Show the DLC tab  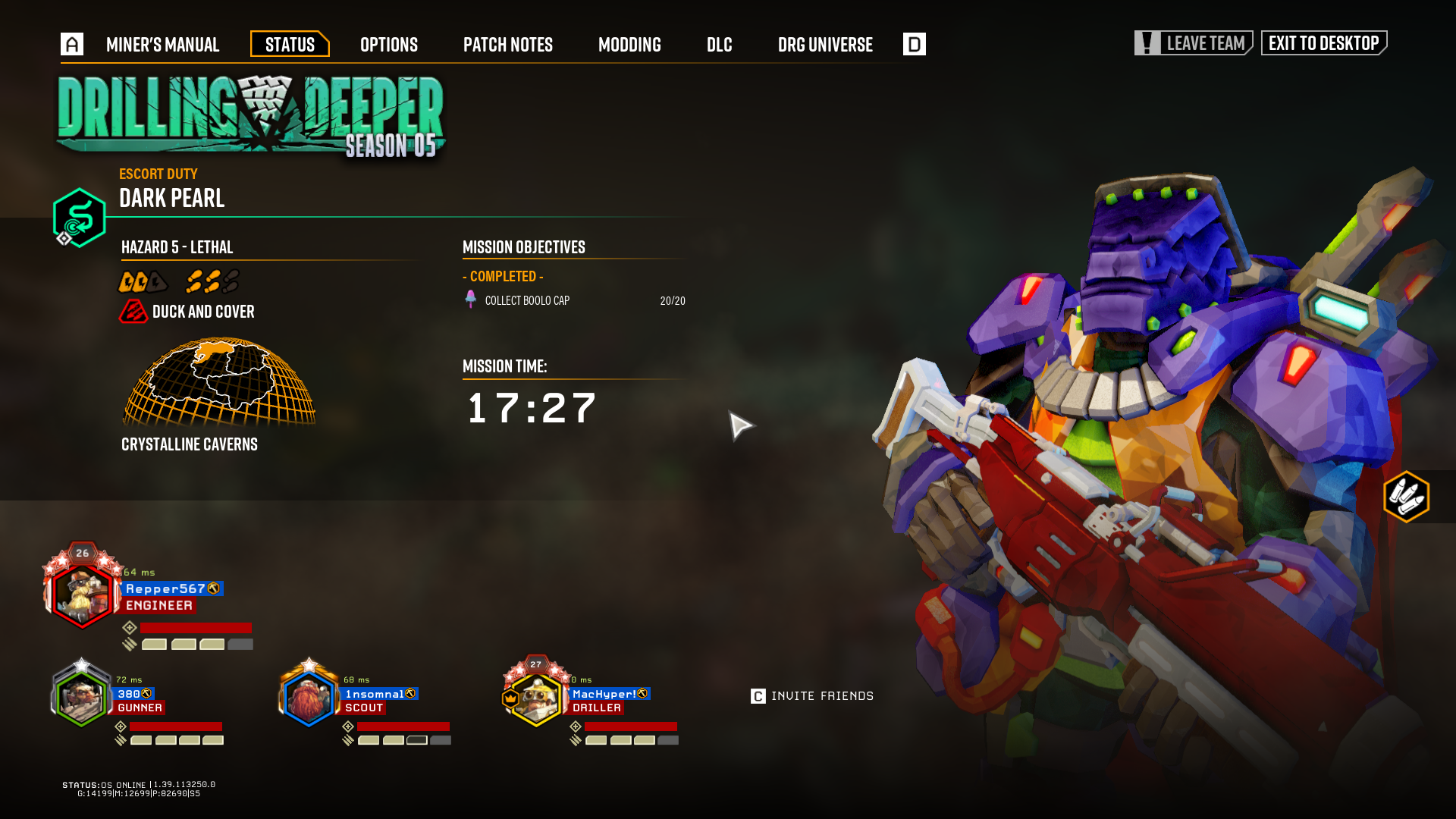click(x=719, y=45)
